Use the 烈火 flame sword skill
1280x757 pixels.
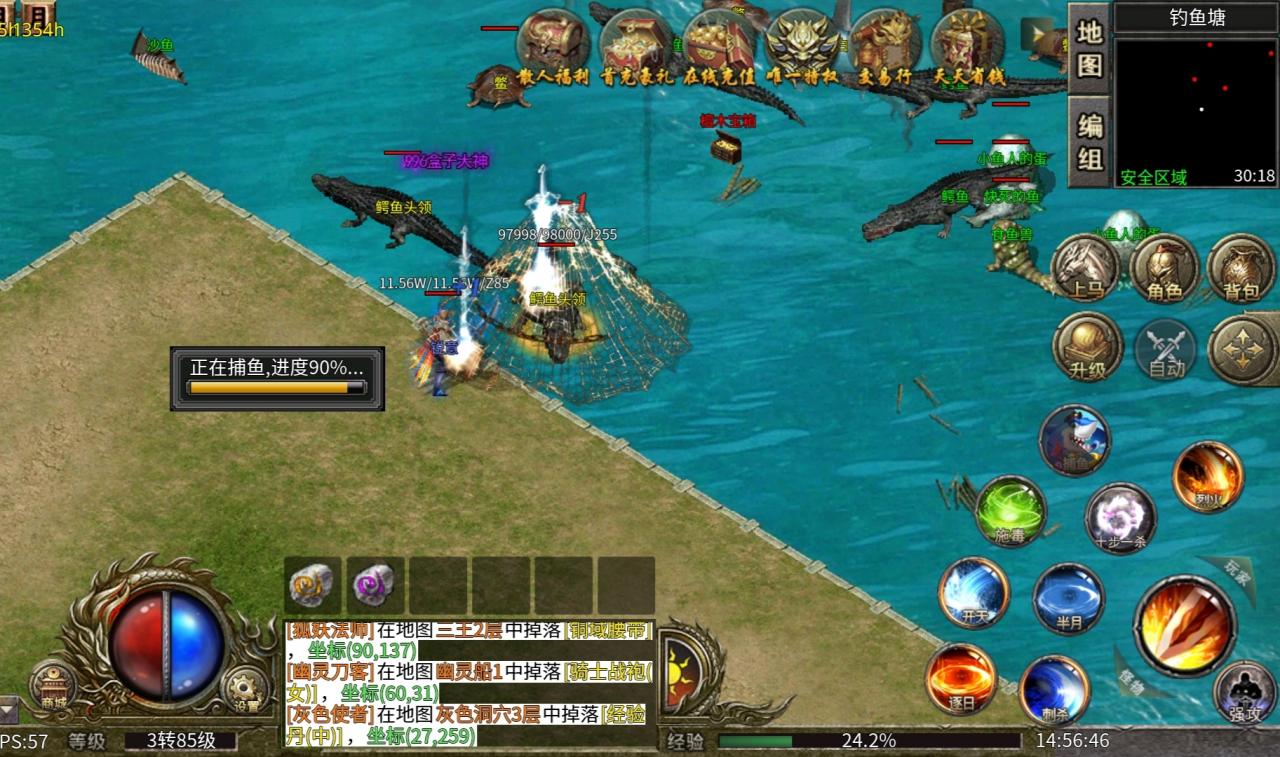point(1208,476)
